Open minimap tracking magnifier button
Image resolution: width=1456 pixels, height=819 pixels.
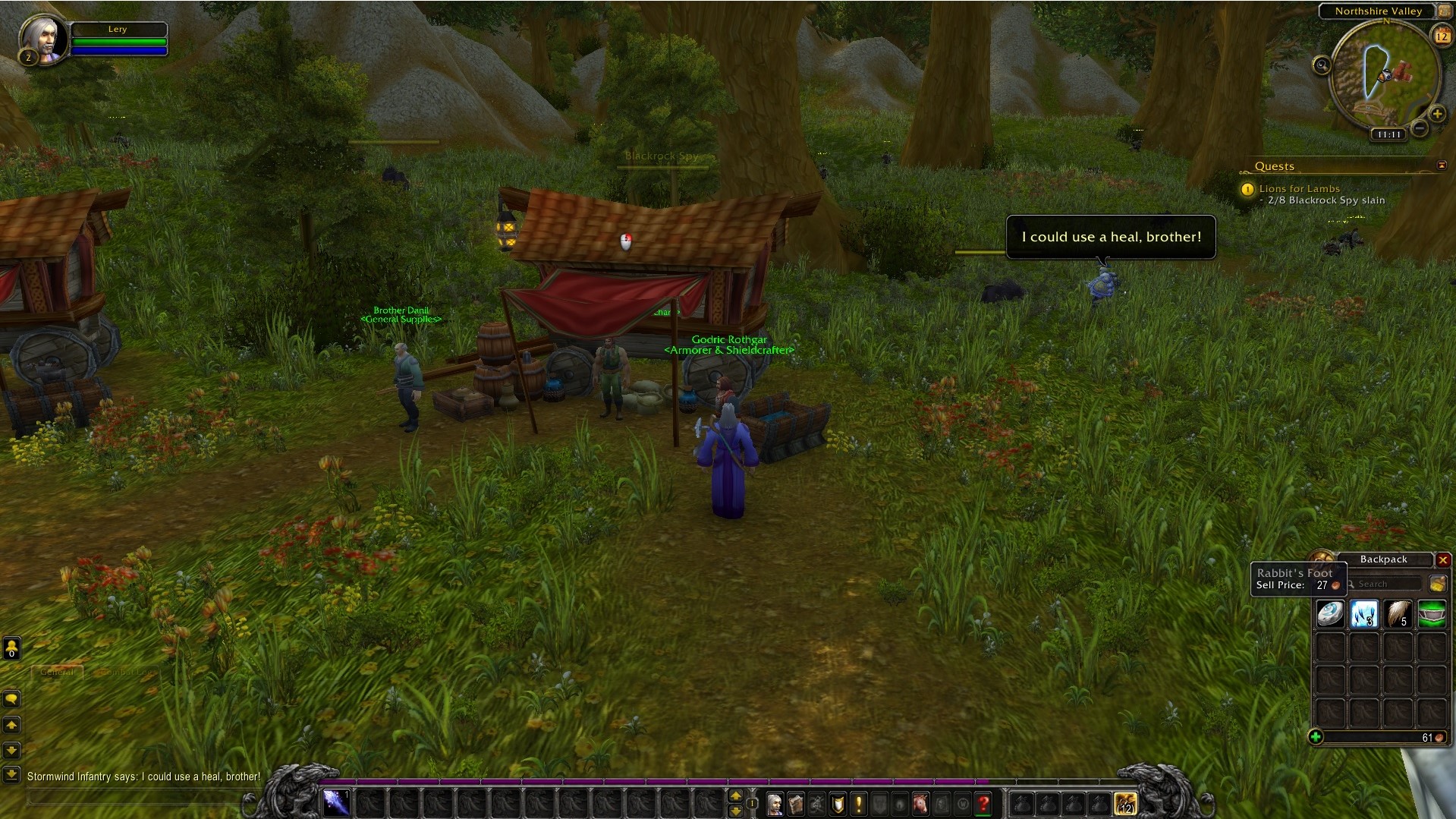1322,65
